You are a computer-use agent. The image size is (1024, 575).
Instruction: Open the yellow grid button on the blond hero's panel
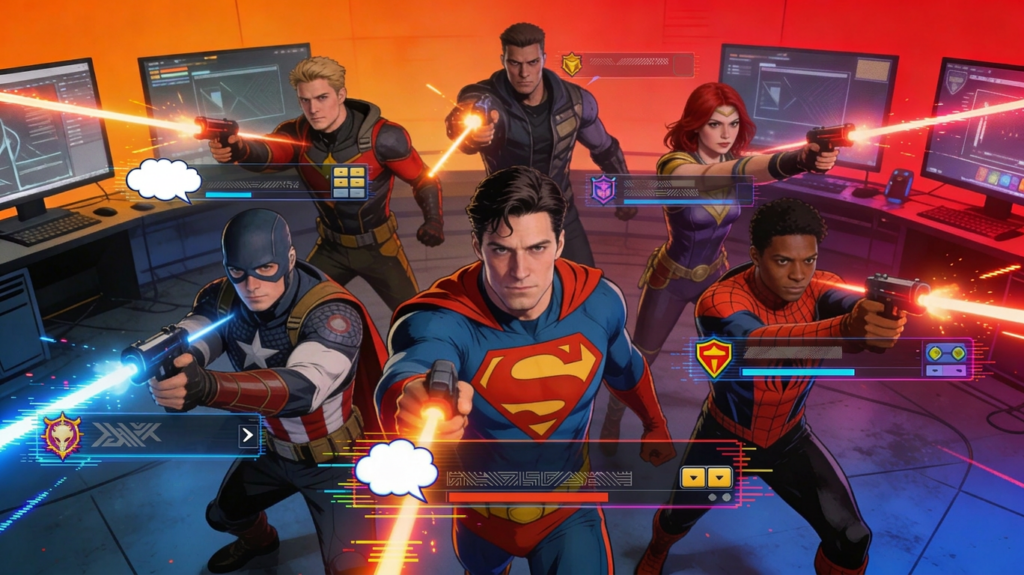(349, 180)
